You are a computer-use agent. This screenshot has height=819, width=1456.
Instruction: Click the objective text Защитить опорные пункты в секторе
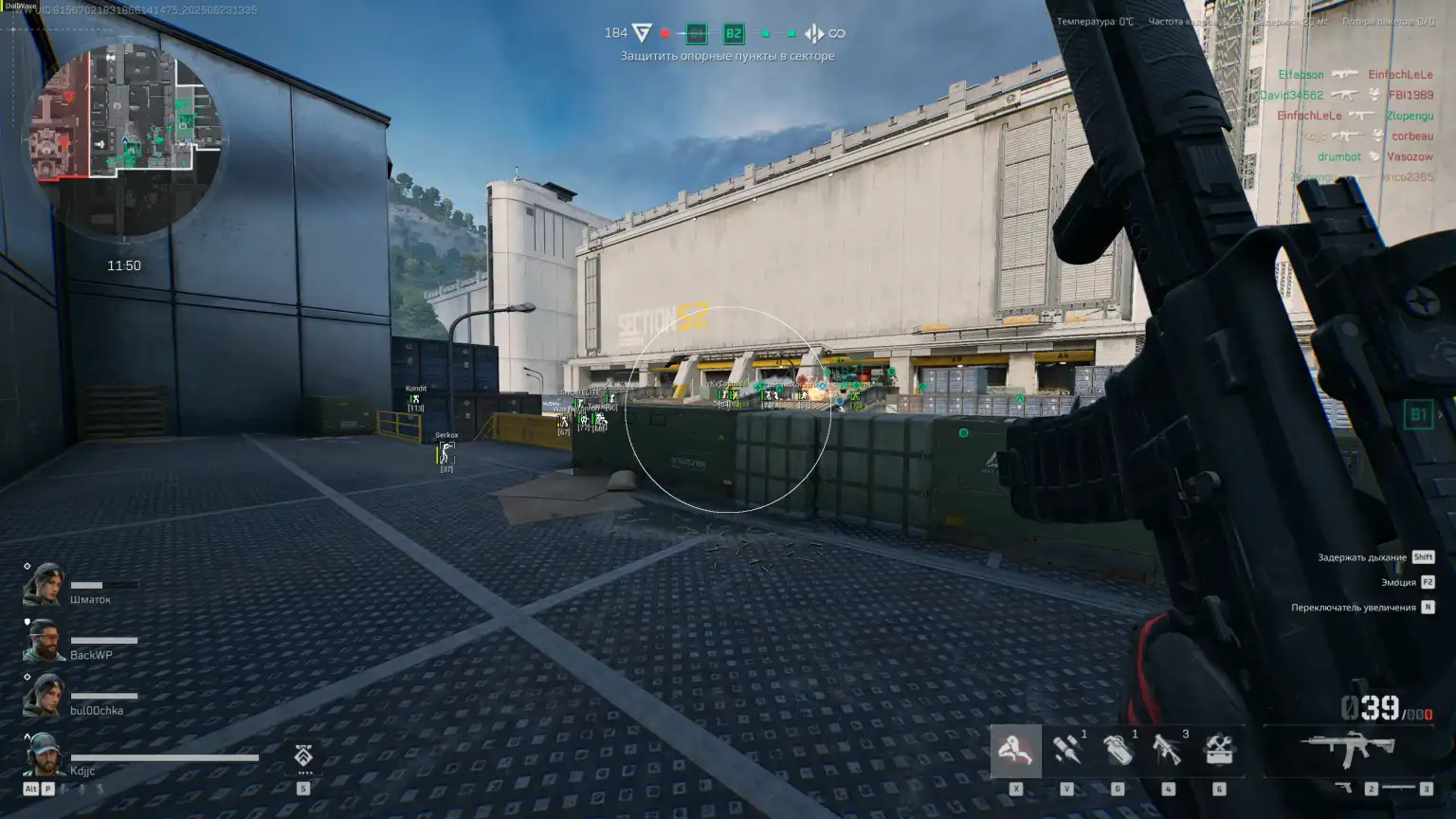pyautogui.click(x=728, y=57)
